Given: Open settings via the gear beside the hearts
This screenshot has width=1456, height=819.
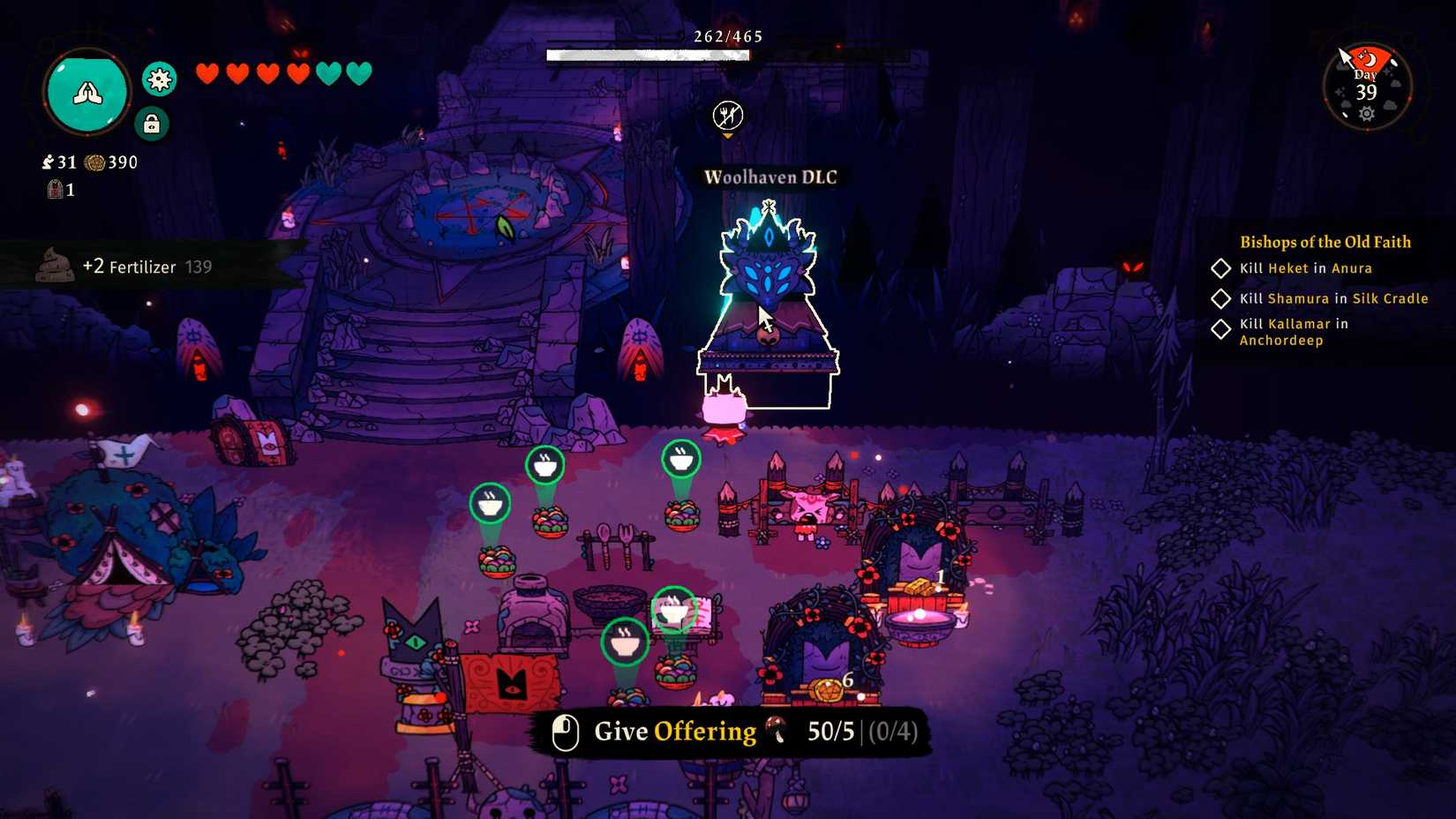Looking at the screenshot, I should pos(159,79).
